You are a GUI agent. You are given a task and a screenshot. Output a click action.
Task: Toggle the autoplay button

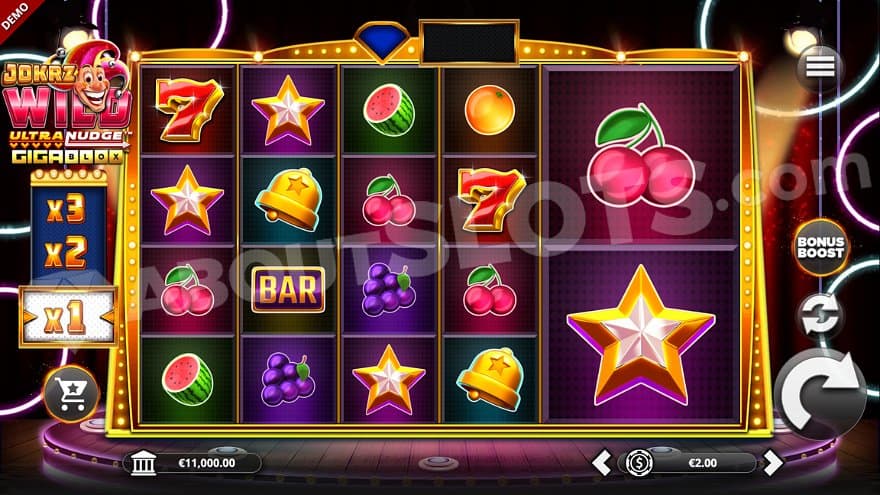(x=819, y=315)
